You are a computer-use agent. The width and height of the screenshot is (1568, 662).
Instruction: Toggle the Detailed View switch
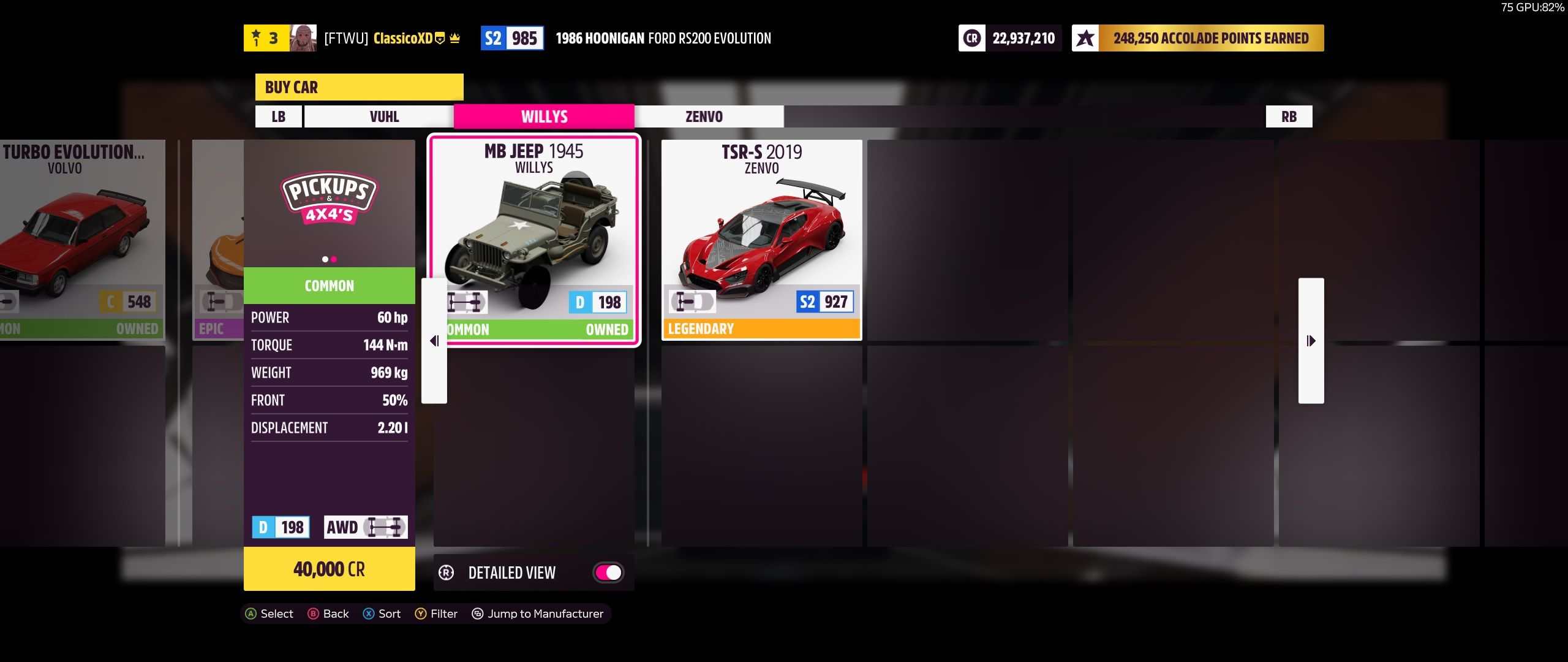click(608, 573)
